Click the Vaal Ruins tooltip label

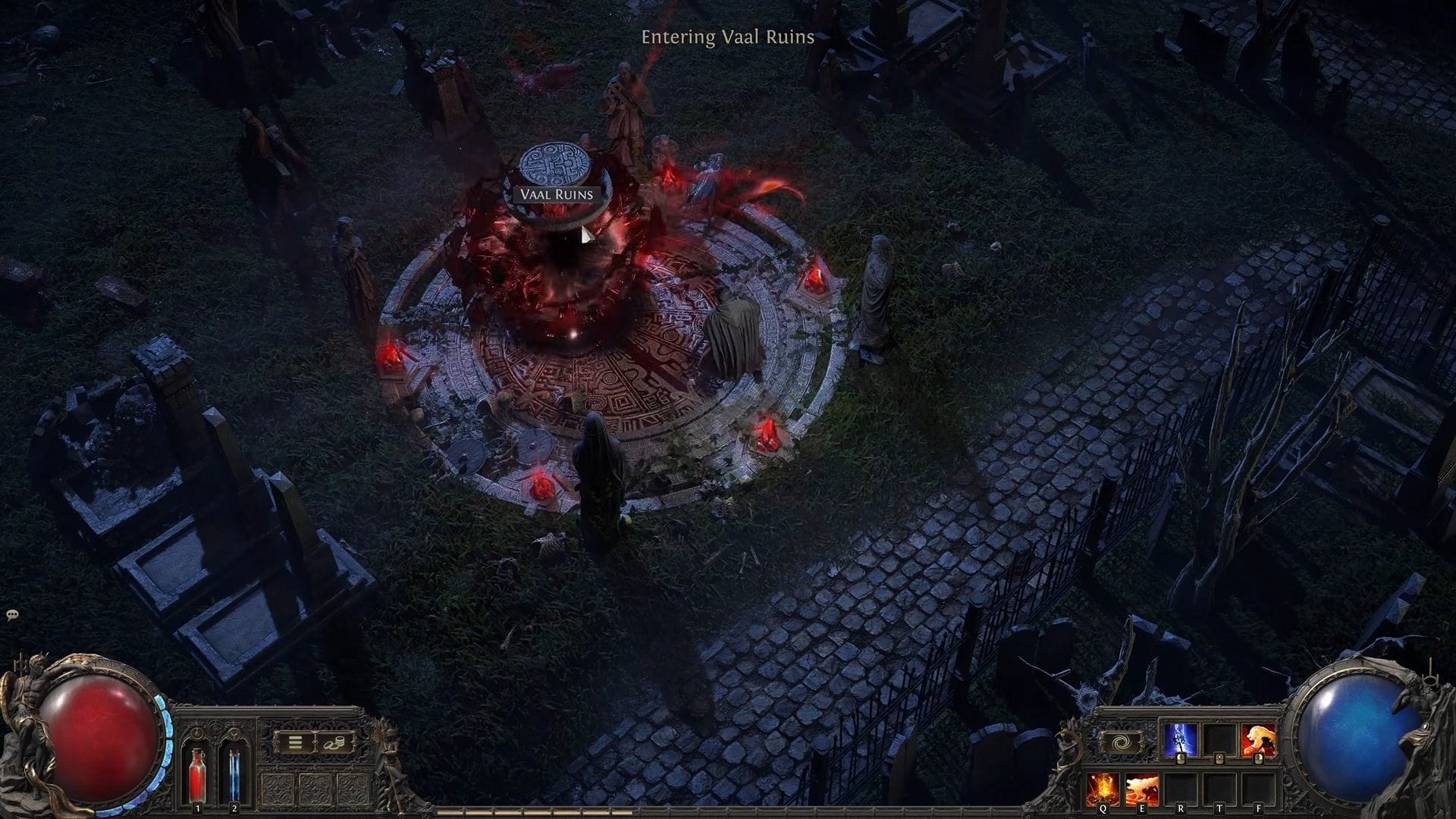coord(556,196)
